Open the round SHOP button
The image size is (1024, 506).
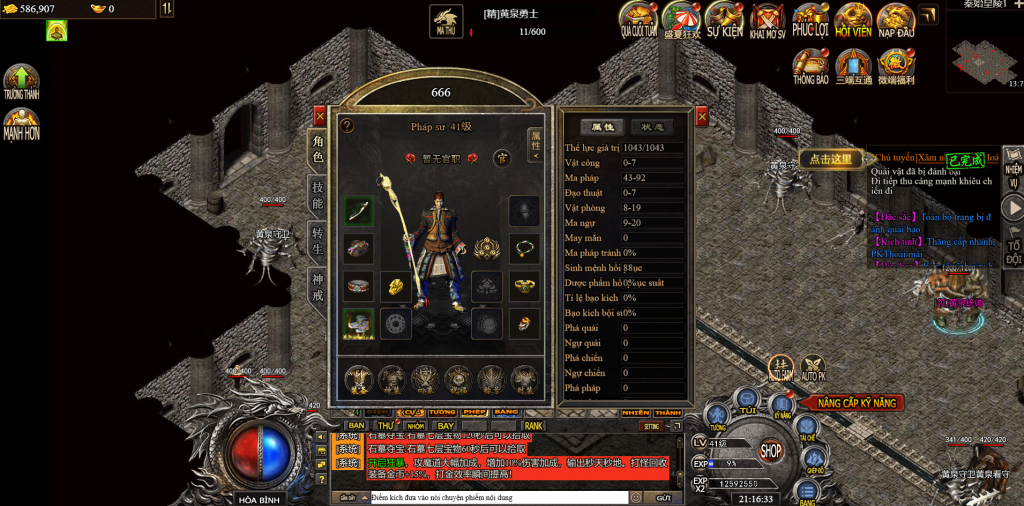(x=770, y=450)
